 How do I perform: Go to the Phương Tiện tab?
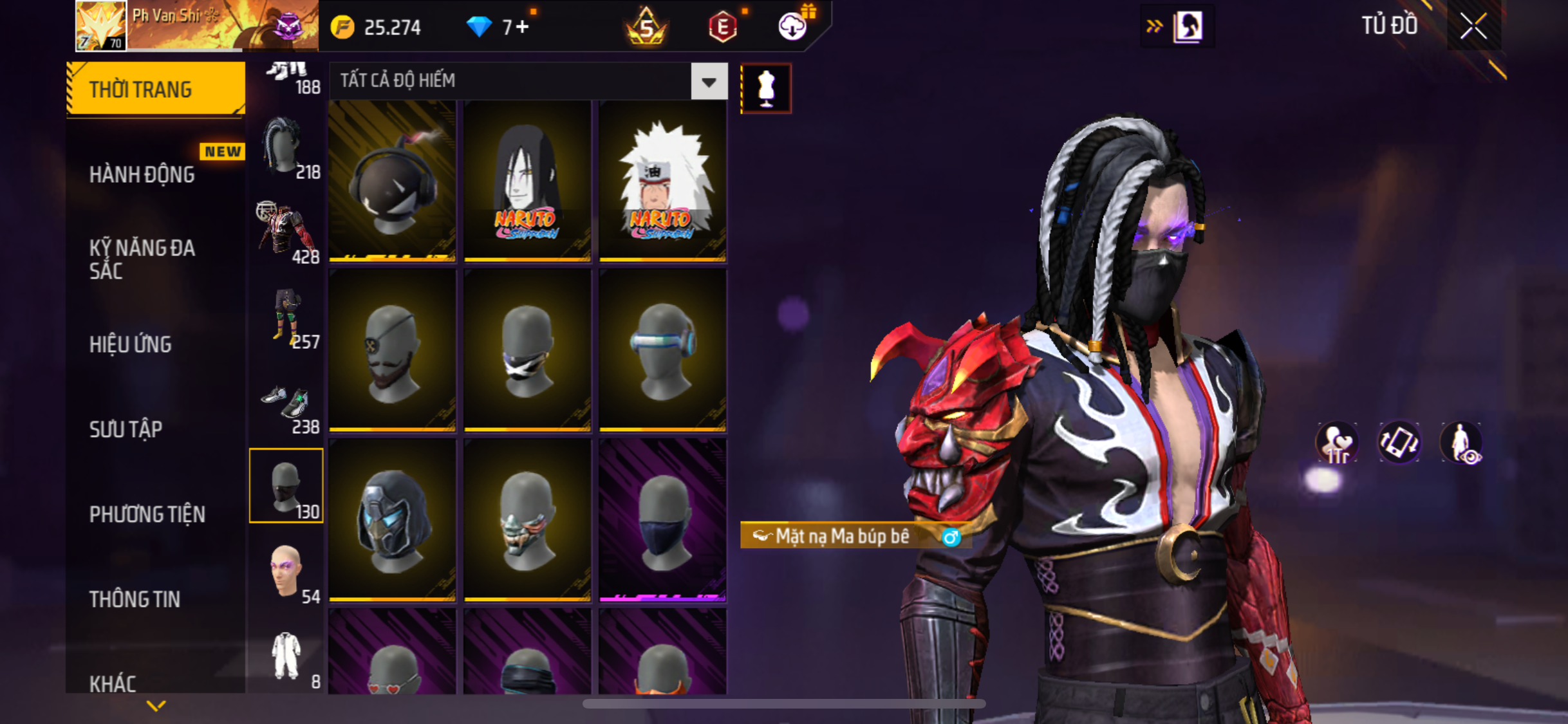click(x=147, y=514)
